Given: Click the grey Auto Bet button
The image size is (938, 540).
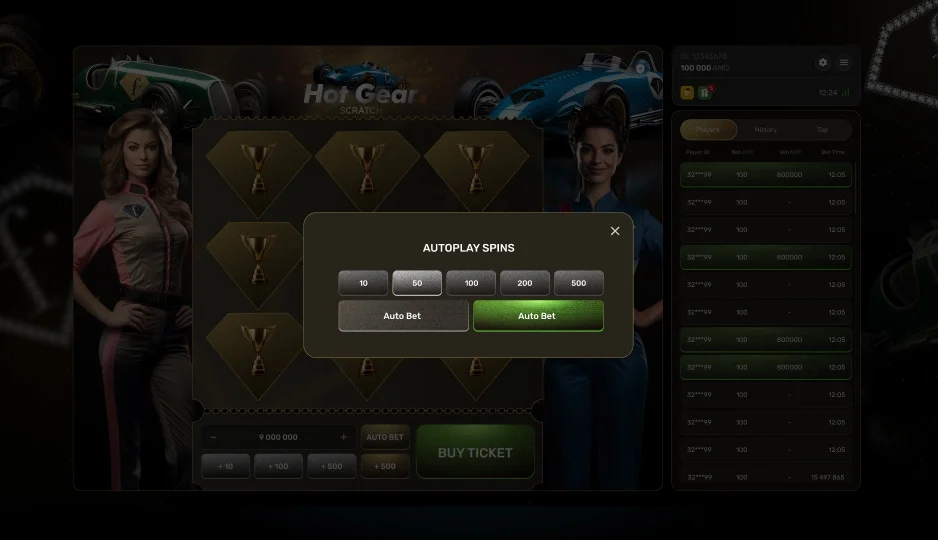Looking at the screenshot, I should [x=403, y=316].
